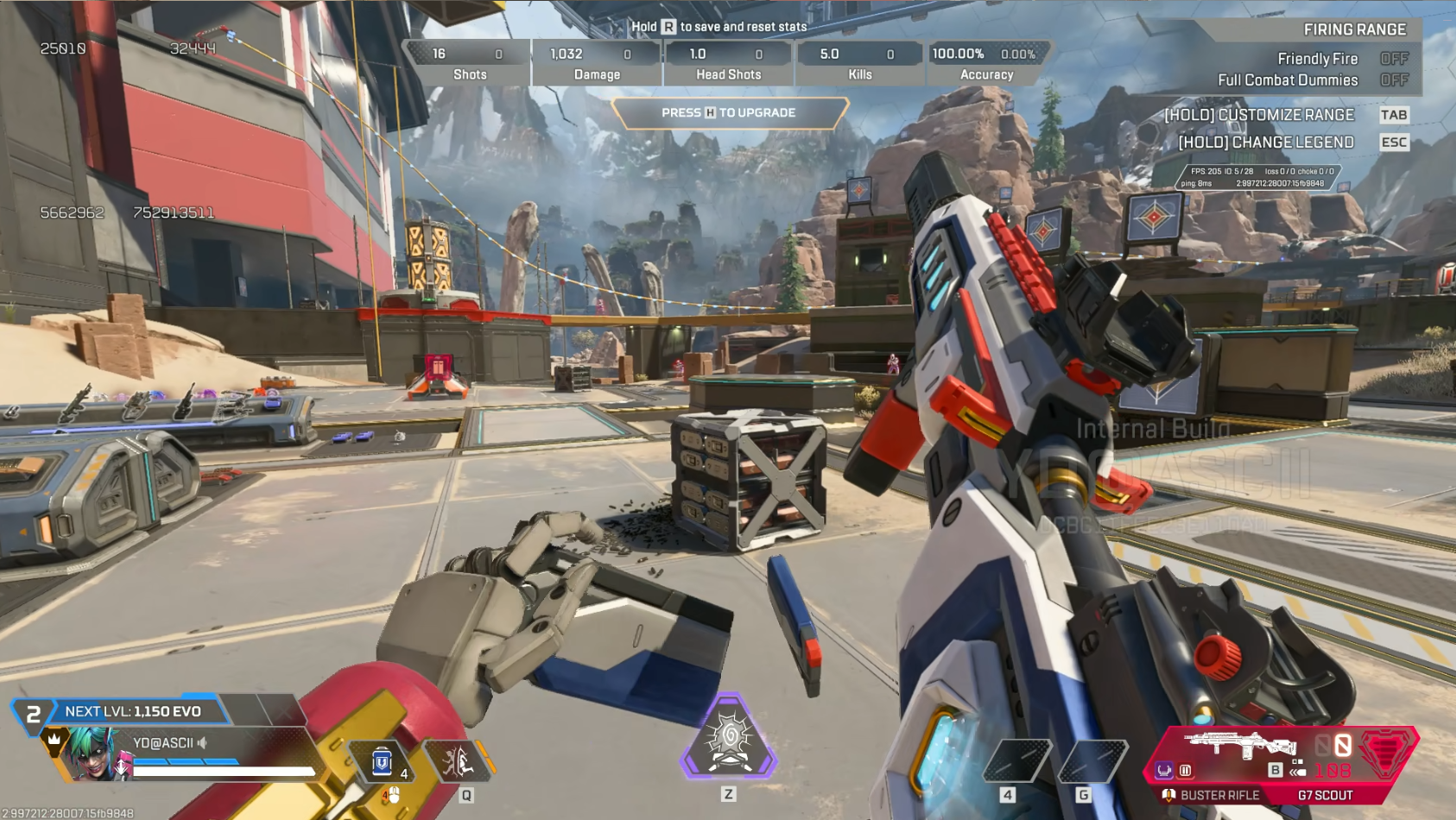Activate the tactical ability icon
Image resolution: width=1456 pixels, height=820 pixels.
(458, 763)
